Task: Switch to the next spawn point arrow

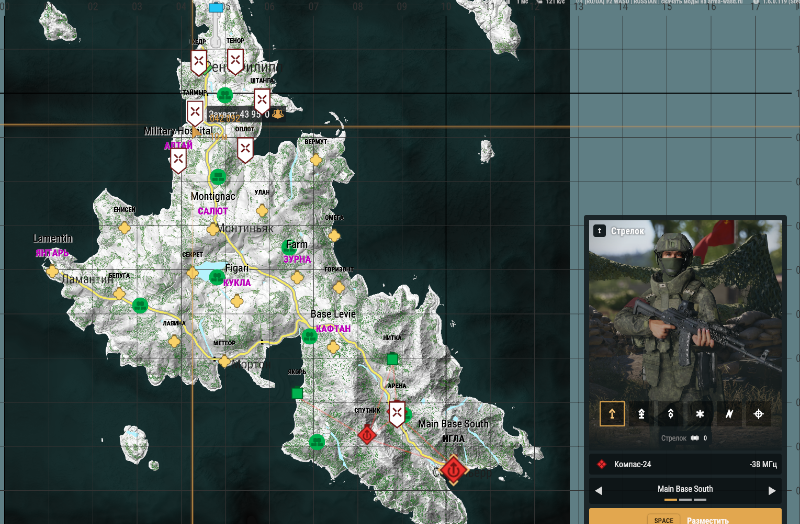Action: coord(772,491)
